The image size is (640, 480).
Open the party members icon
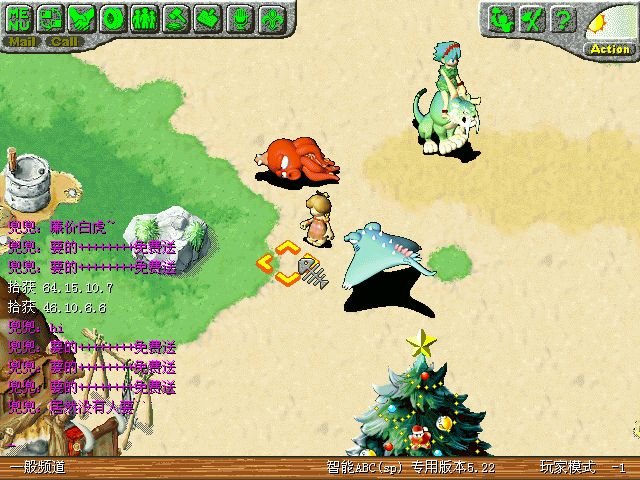pyautogui.click(x=145, y=18)
